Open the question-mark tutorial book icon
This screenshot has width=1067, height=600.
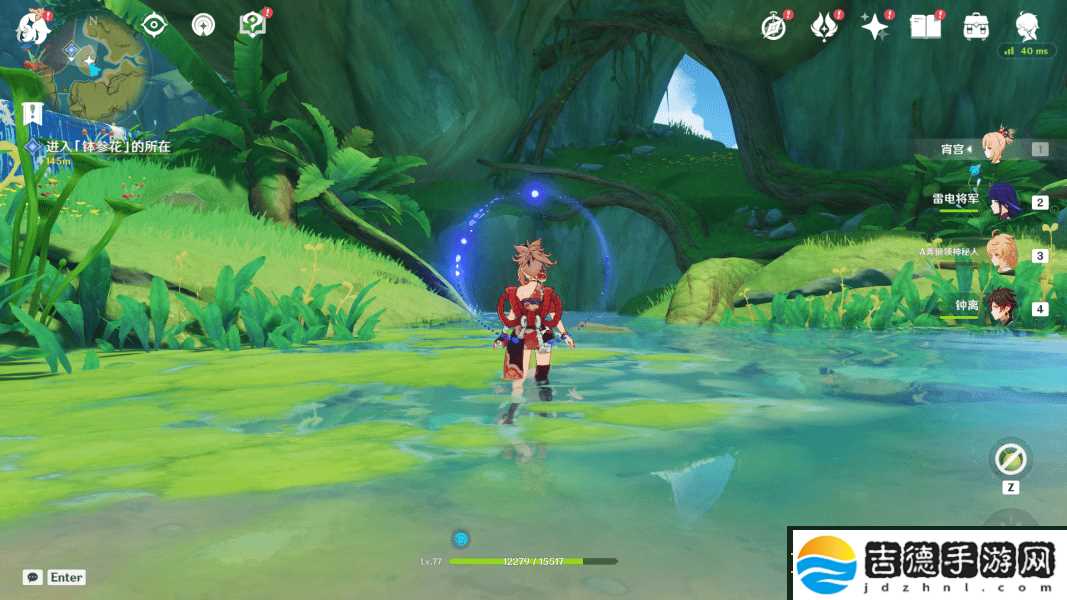(x=253, y=25)
